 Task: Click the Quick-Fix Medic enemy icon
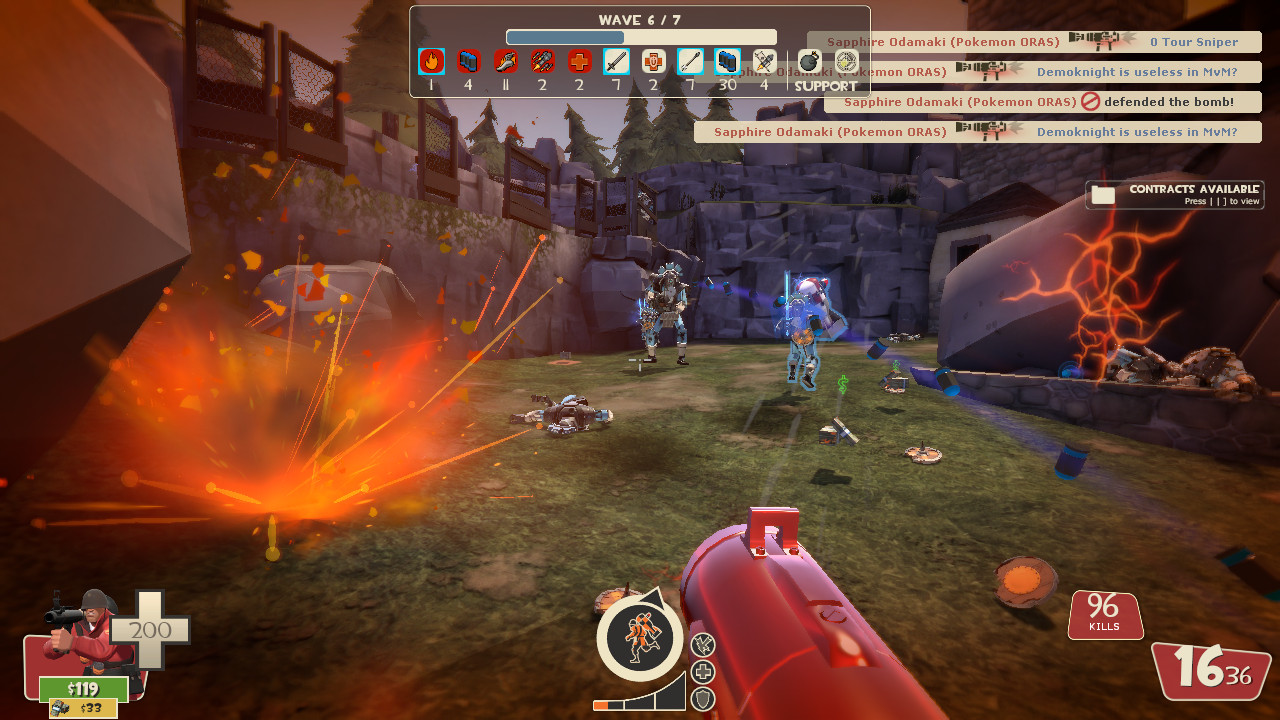coord(653,62)
